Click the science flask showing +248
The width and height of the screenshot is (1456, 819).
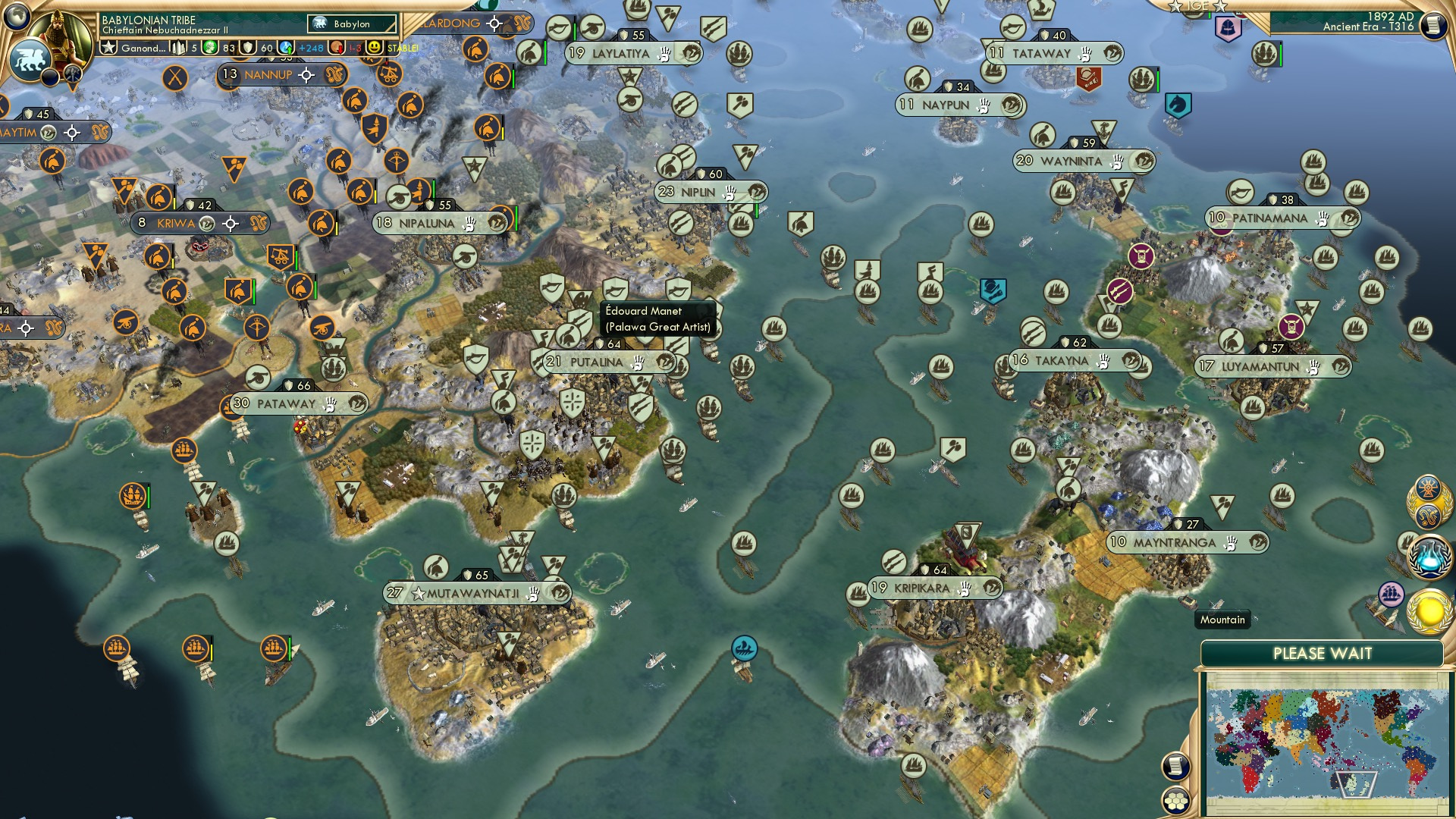(287, 47)
